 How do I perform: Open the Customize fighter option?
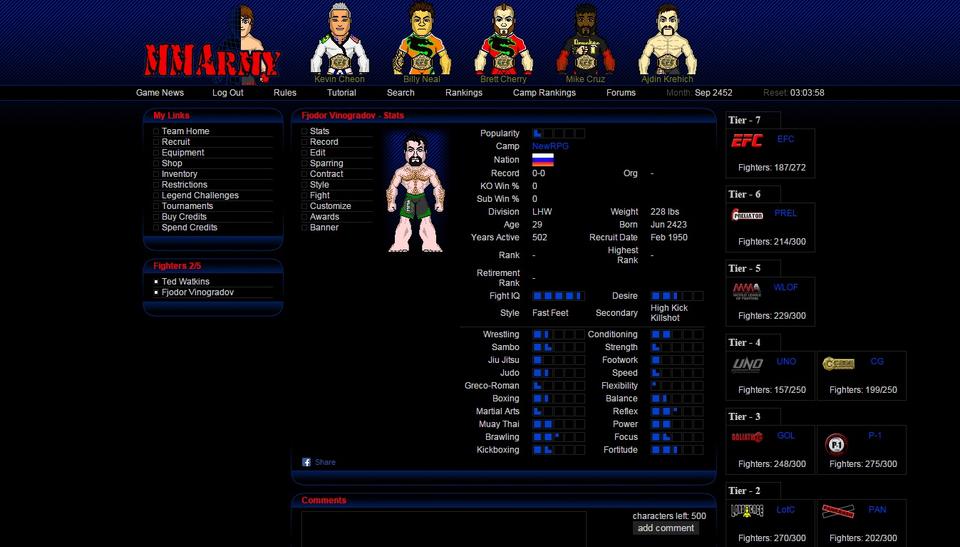click(330, 206)
